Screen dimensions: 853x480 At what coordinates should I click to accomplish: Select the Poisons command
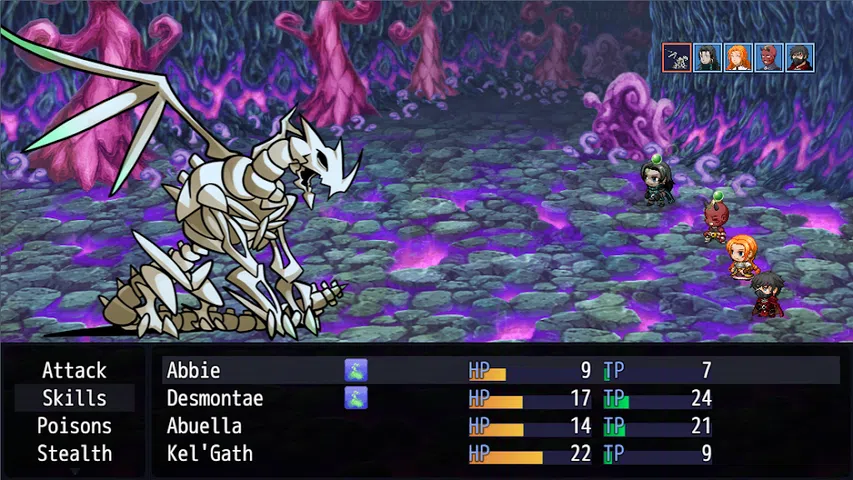point(74,426)
